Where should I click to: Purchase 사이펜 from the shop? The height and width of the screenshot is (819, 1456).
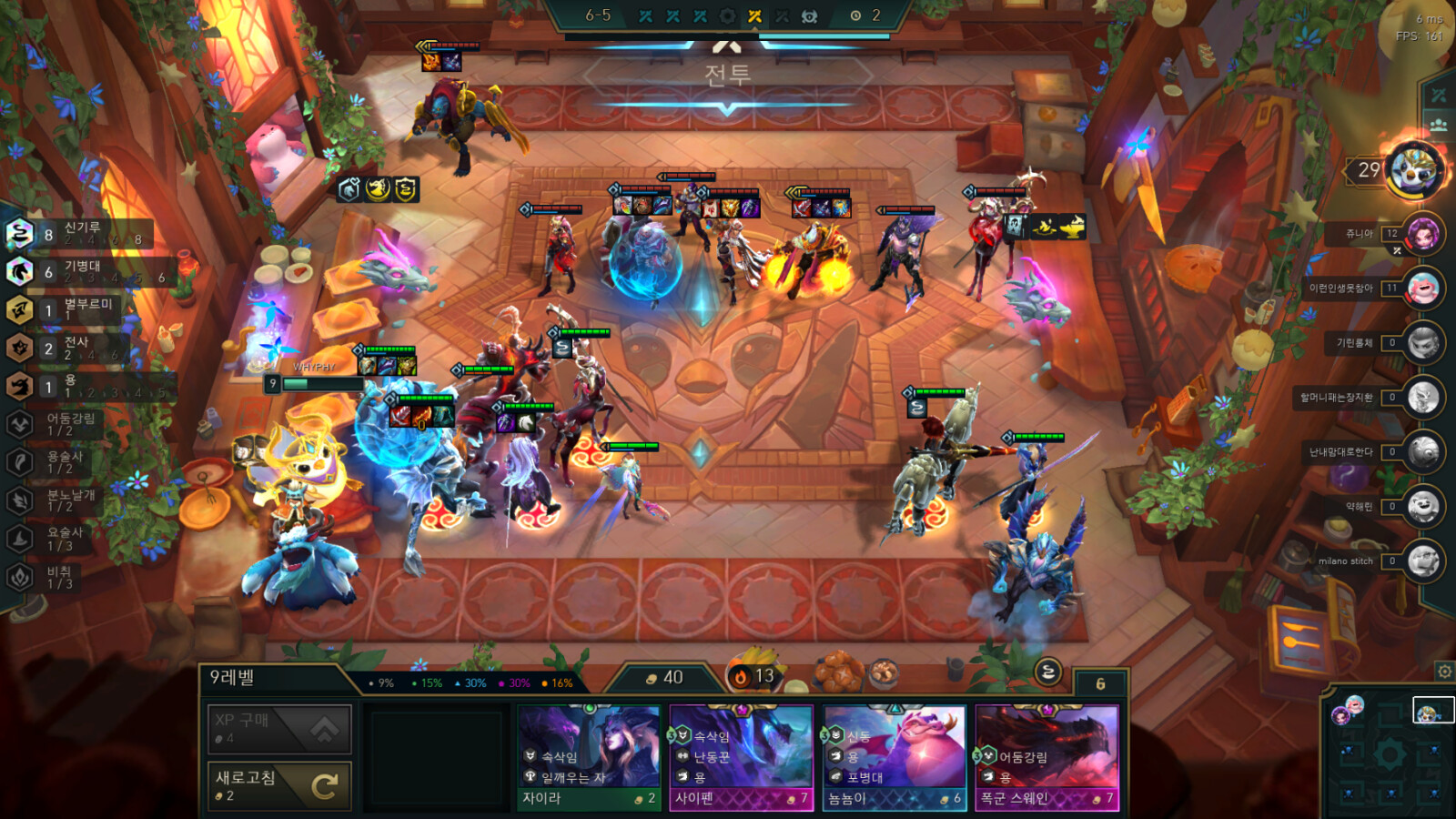742,758
